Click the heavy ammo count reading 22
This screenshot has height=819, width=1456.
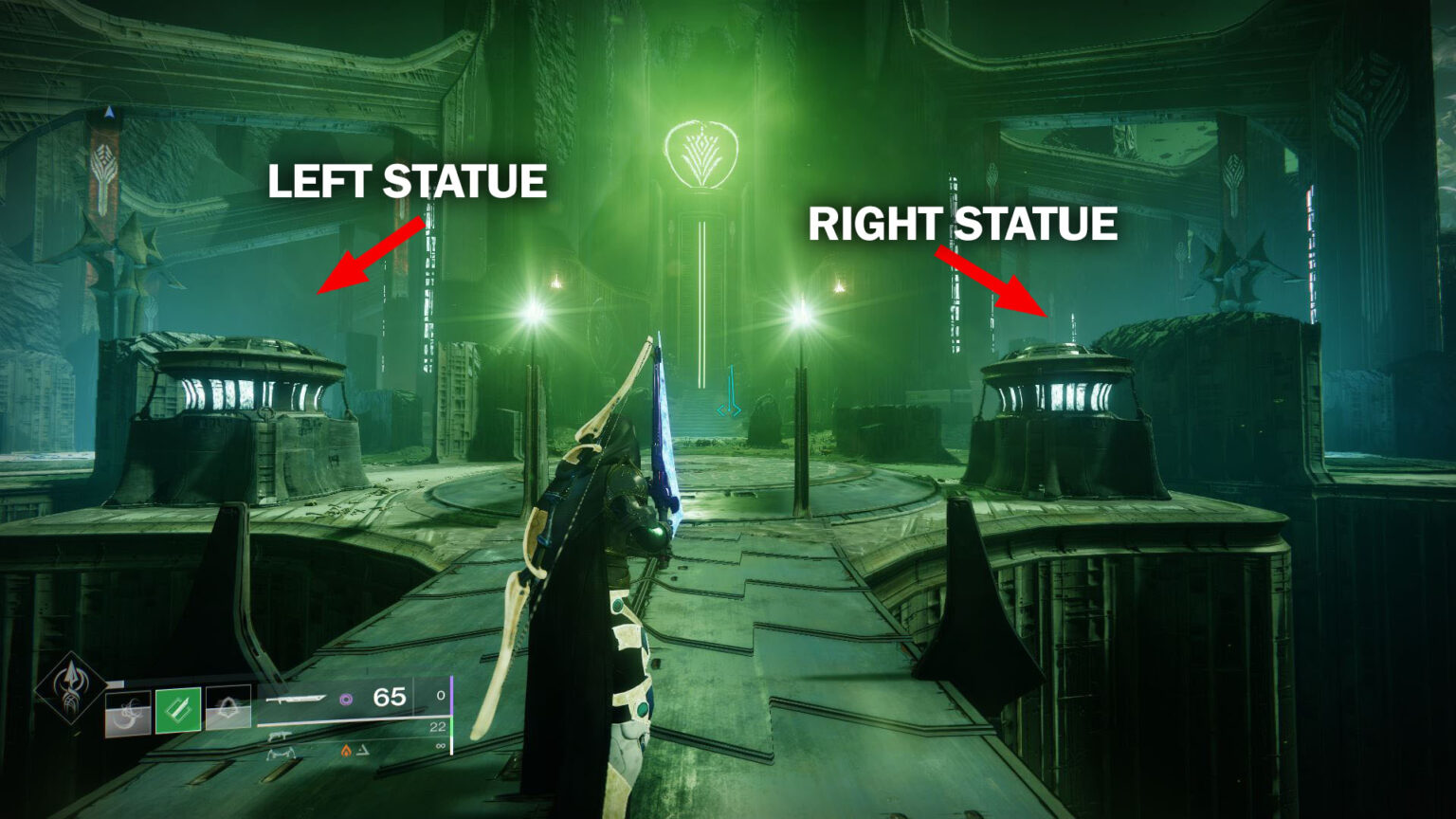(x=439, y=726)
